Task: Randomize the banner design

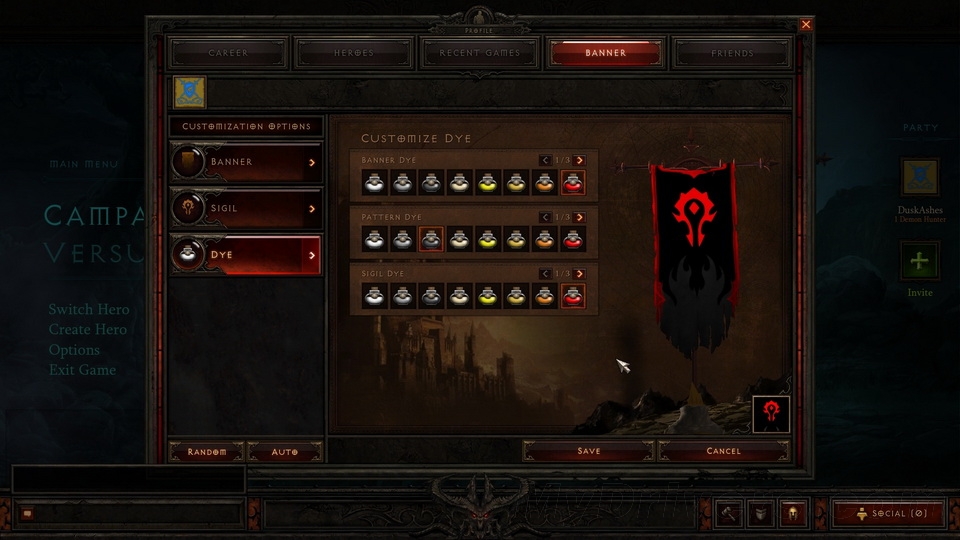Action: [x=207, y=452]
